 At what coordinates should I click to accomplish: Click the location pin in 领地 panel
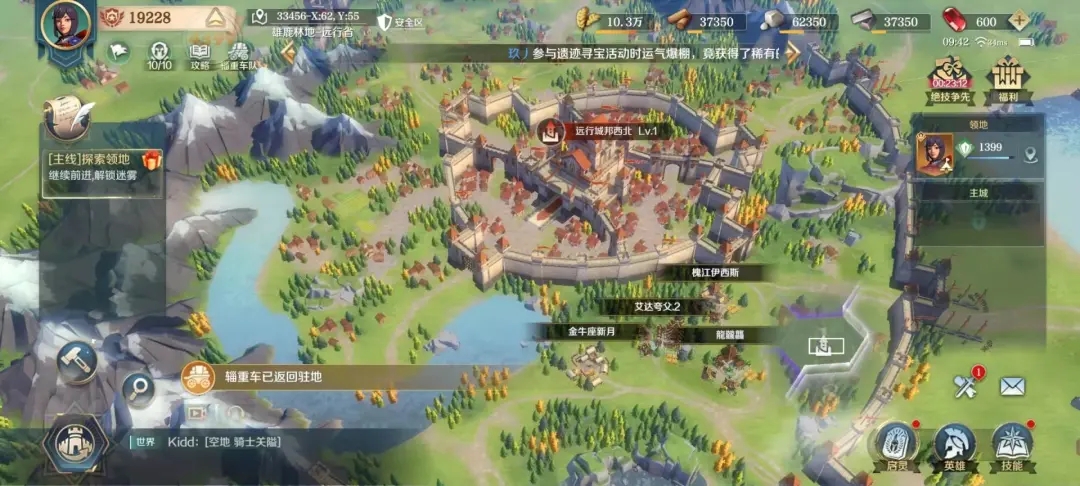pos(1030,153)
